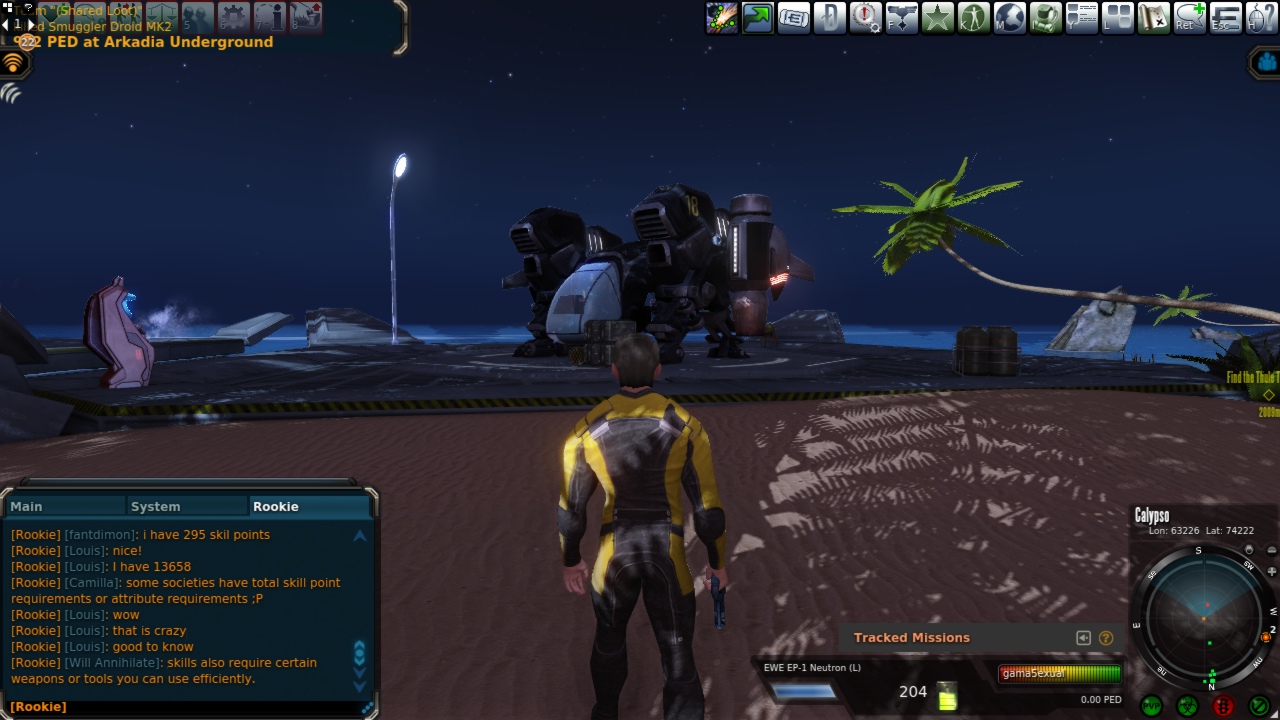Open the globe map icon
Image resolution: width=1280 pixels, height=720 pixels.
point(1009,17)
